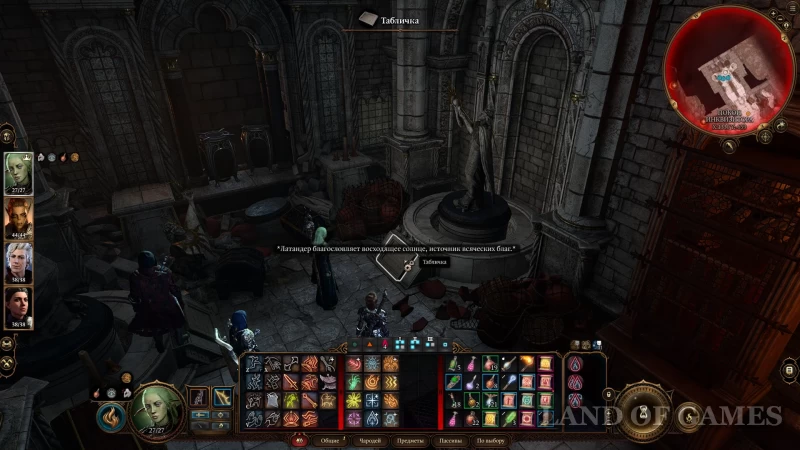The height and width of the screenshot is (450, 800).
Task: Show the Пассивки hotbar tab
Action: pos(448,440)
